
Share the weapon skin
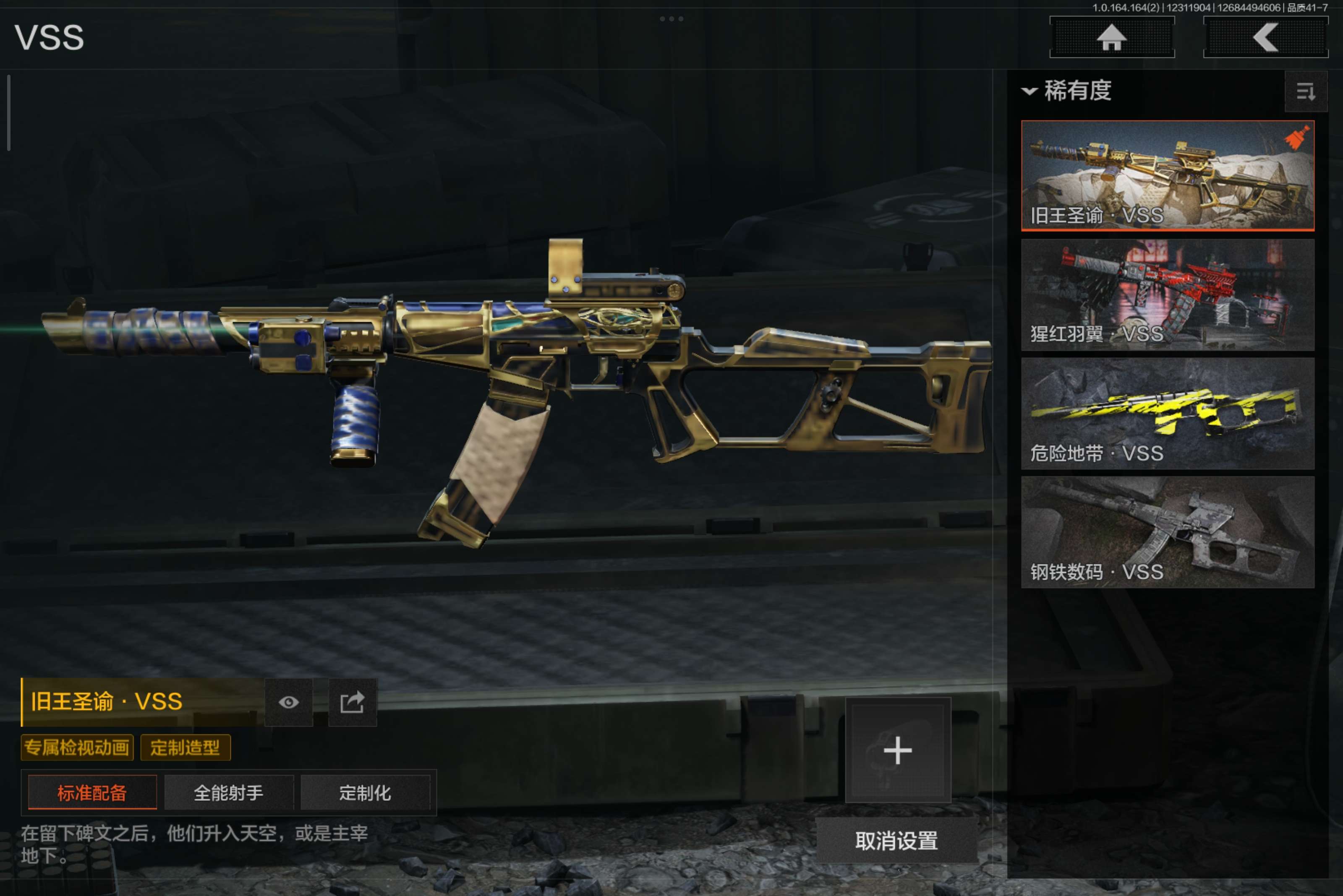tap(352, 702)
